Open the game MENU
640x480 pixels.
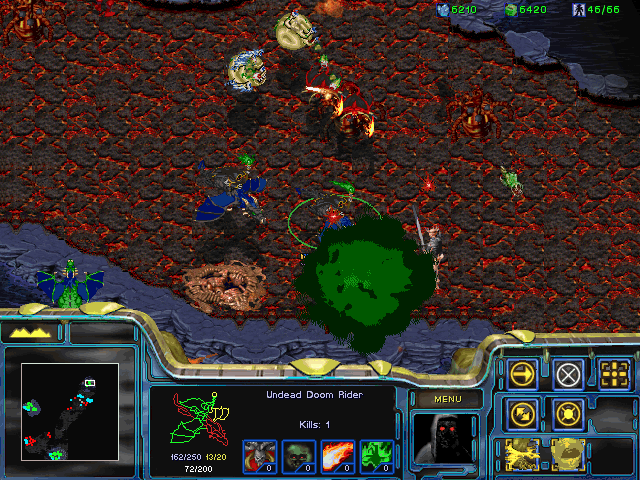click(x=445, y=400)
